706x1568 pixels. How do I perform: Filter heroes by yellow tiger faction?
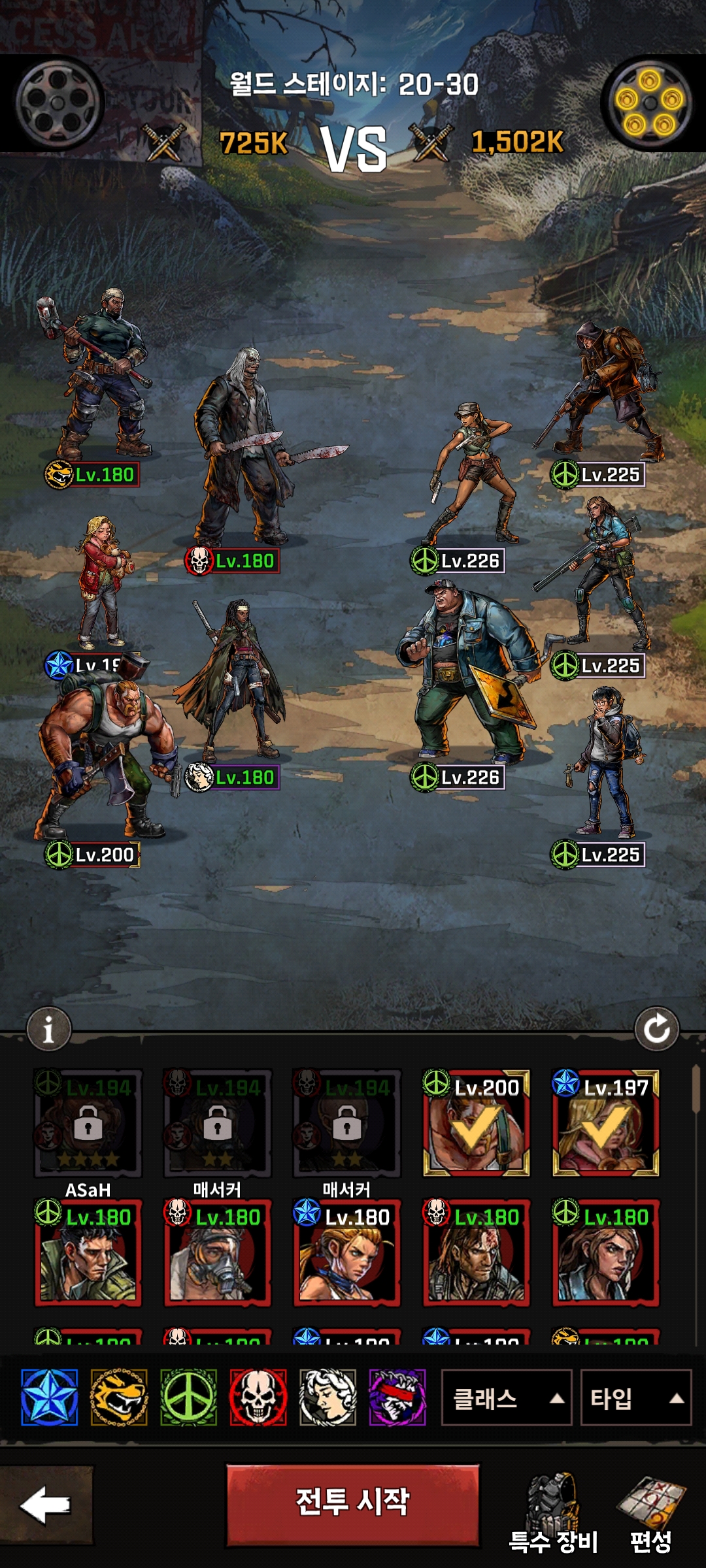point(119,1397)
